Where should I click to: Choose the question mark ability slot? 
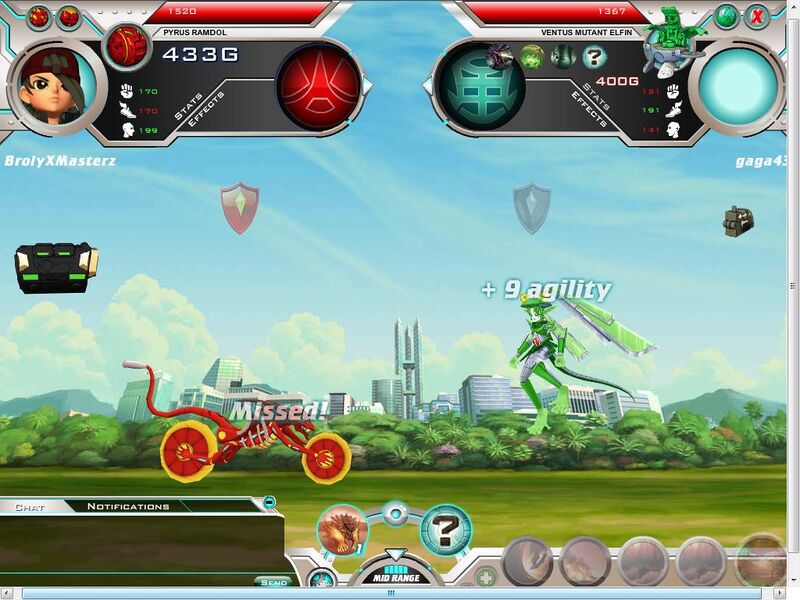(445, 529)
